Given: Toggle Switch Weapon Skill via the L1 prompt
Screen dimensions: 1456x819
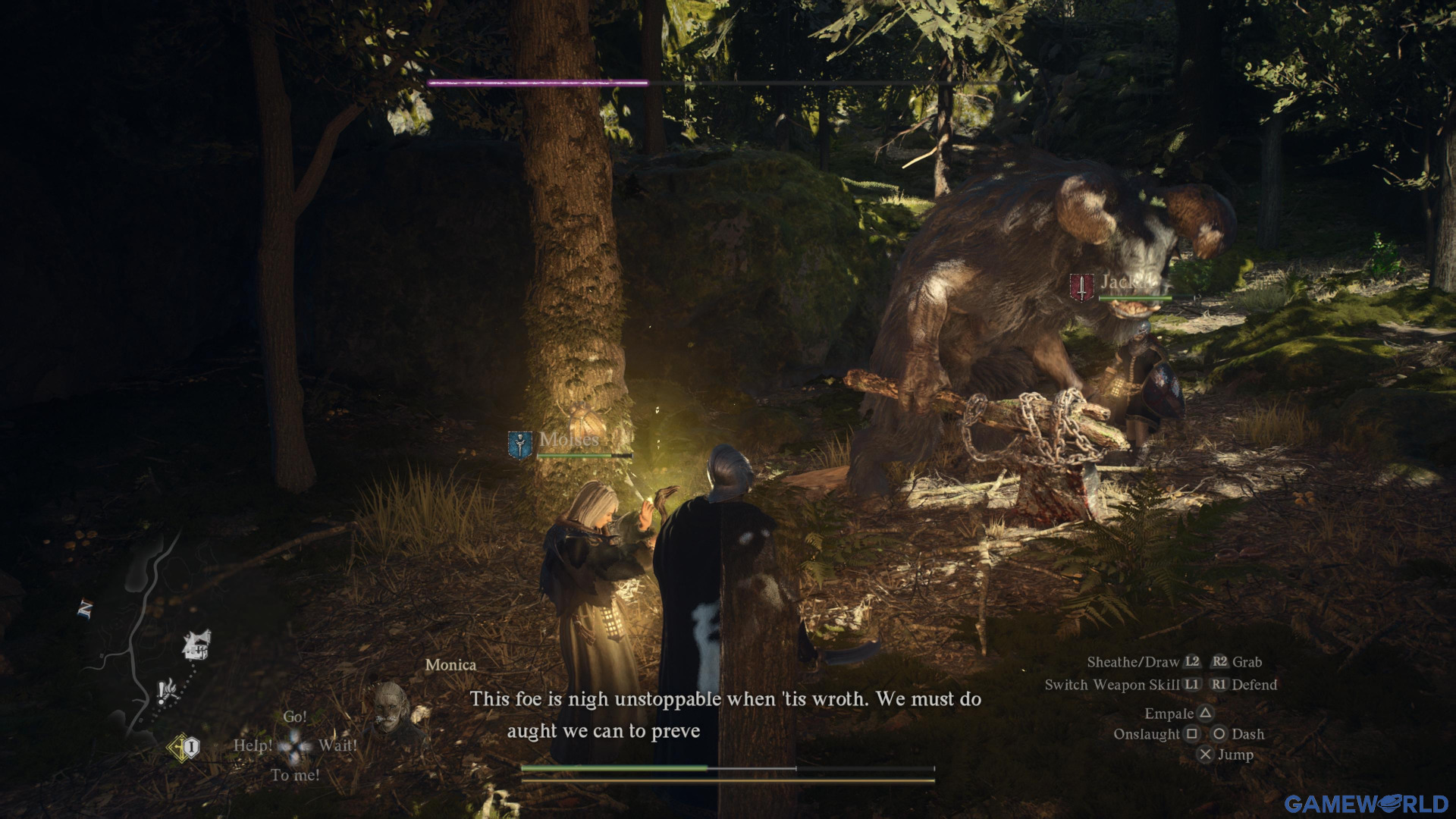Looking at the screenshot, I should tap(1192, 684).
